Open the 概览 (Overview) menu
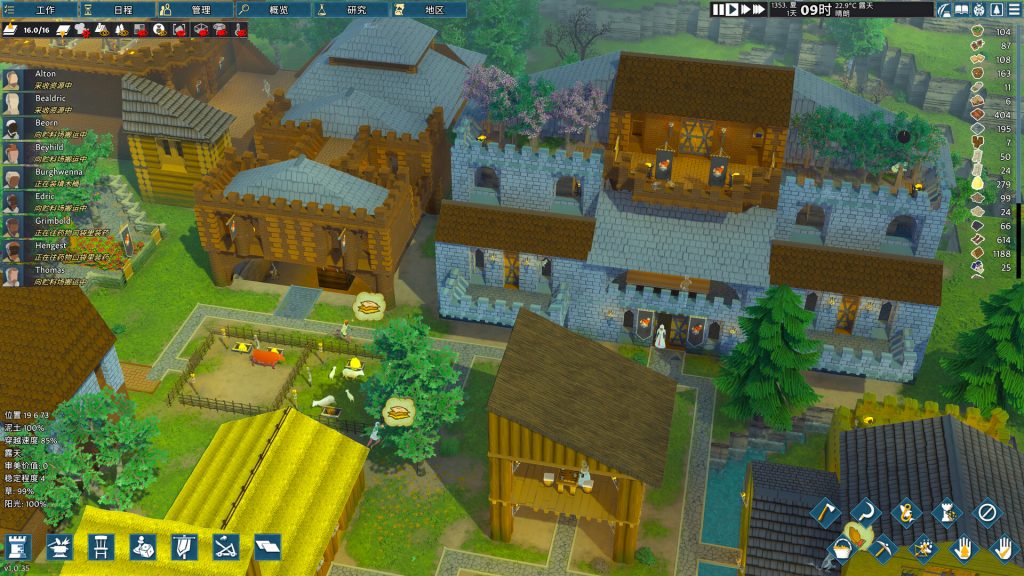1024x576 pixels. point(275,9)
